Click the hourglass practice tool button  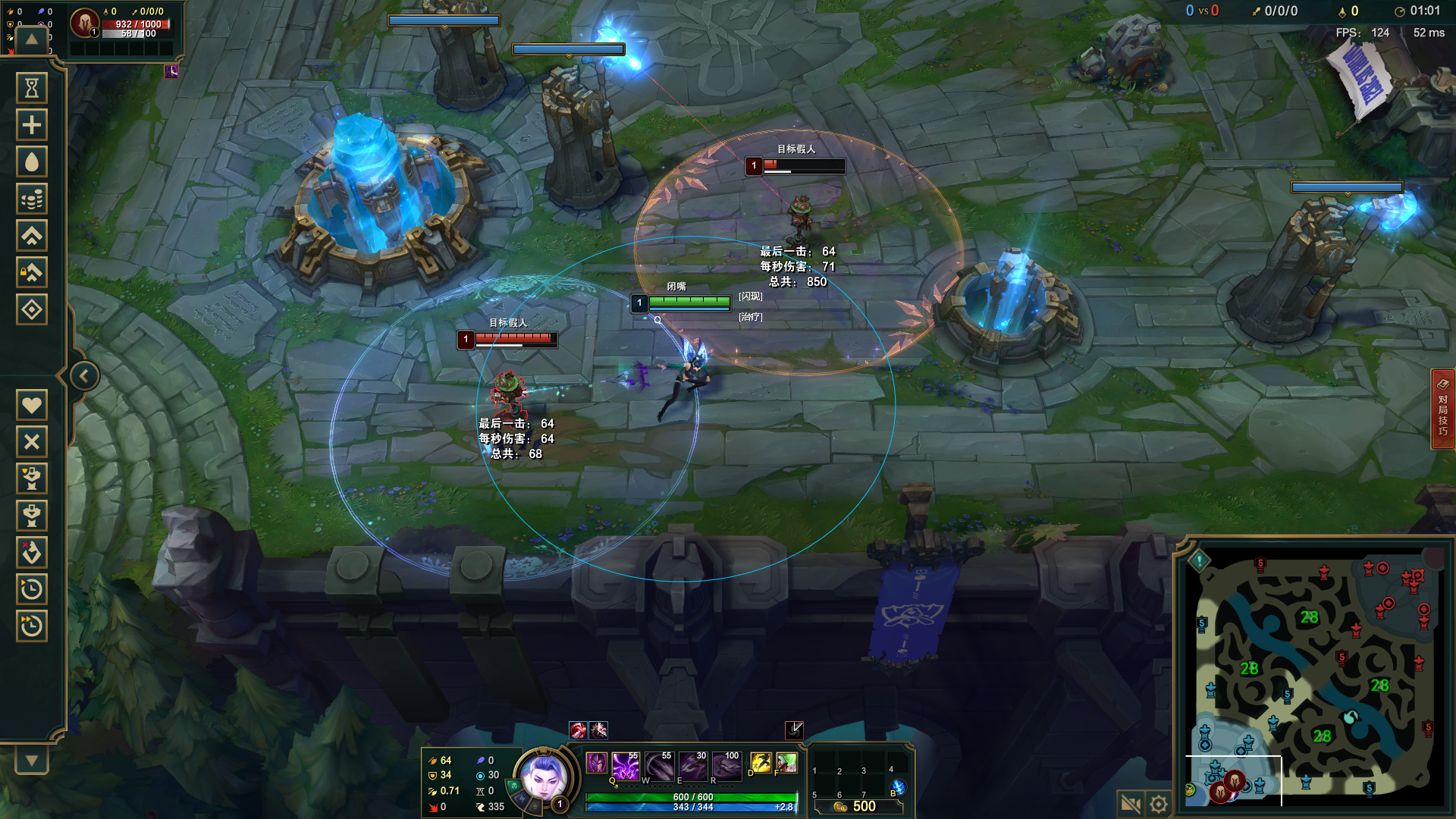click(x=32, y=89)
